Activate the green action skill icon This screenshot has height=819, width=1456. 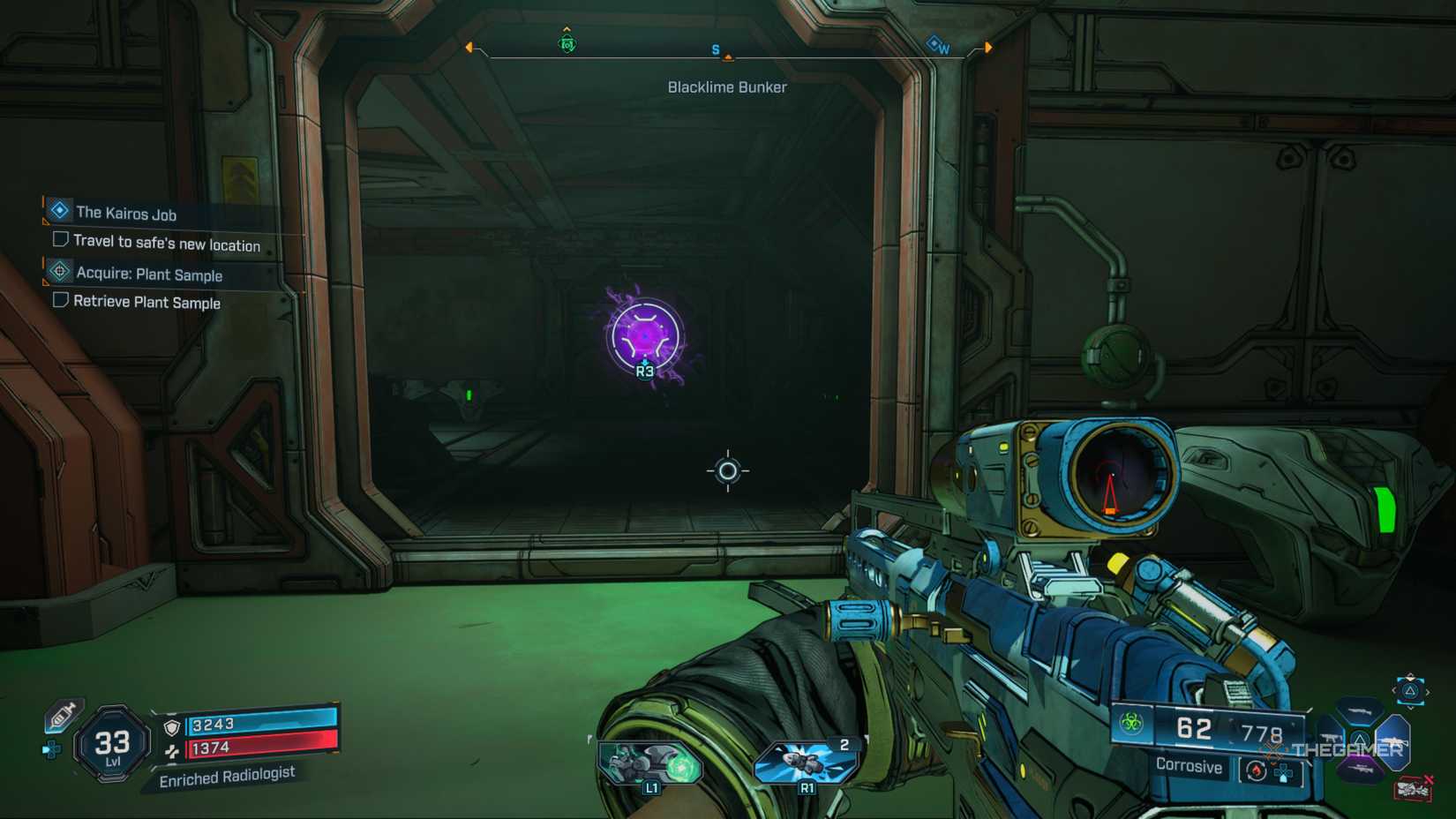tap(650, 763)
